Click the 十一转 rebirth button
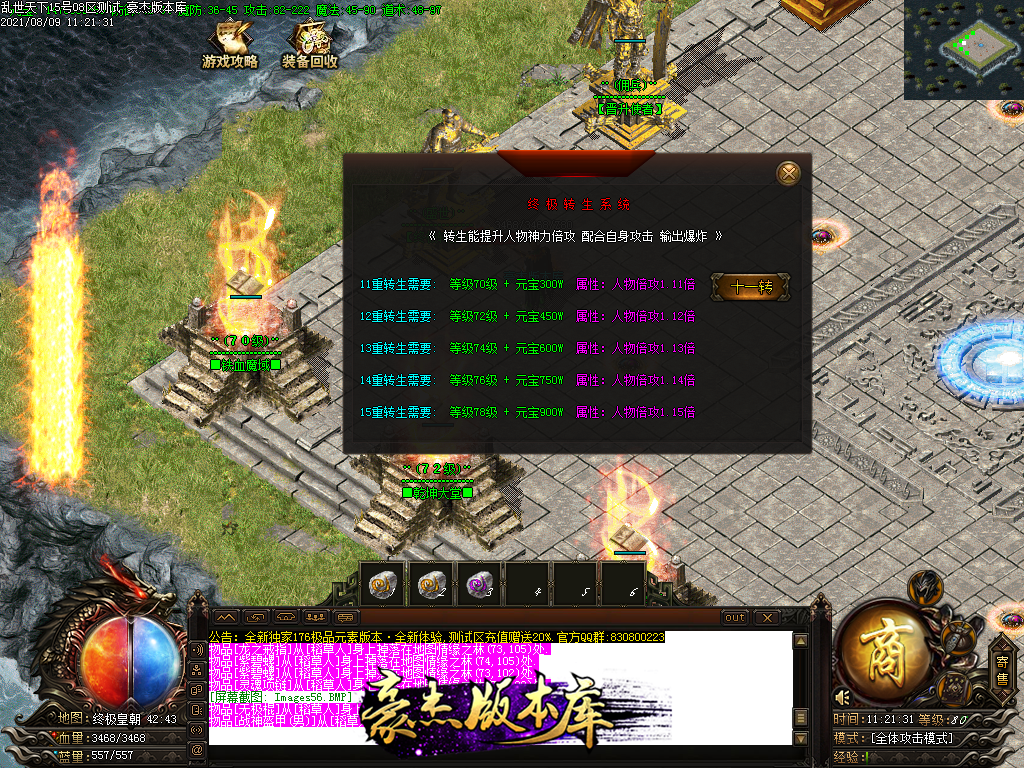The width and height of the screenshot is (1024, 768). (751, 287)
